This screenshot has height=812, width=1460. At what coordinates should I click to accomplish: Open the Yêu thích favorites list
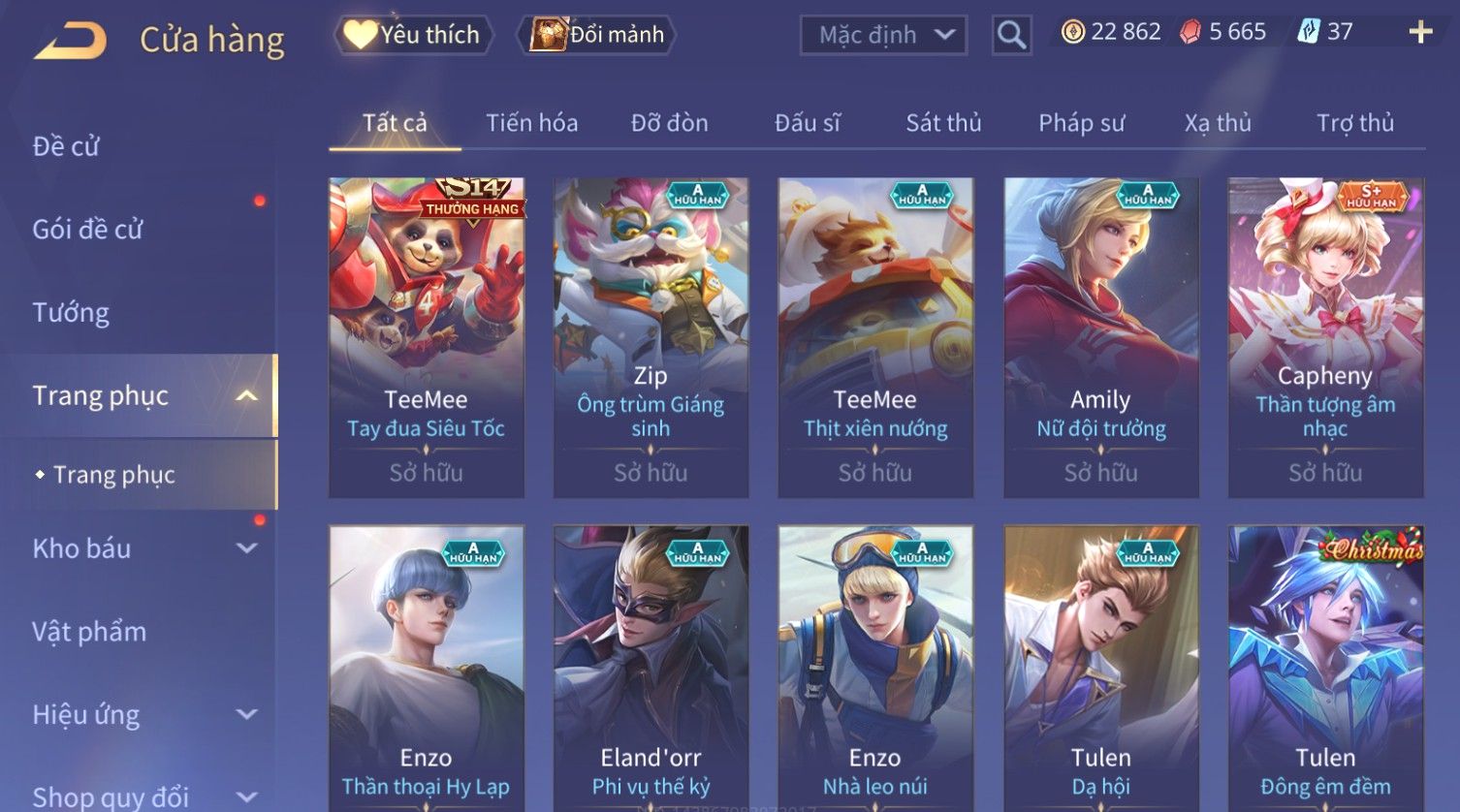(414, 35)
